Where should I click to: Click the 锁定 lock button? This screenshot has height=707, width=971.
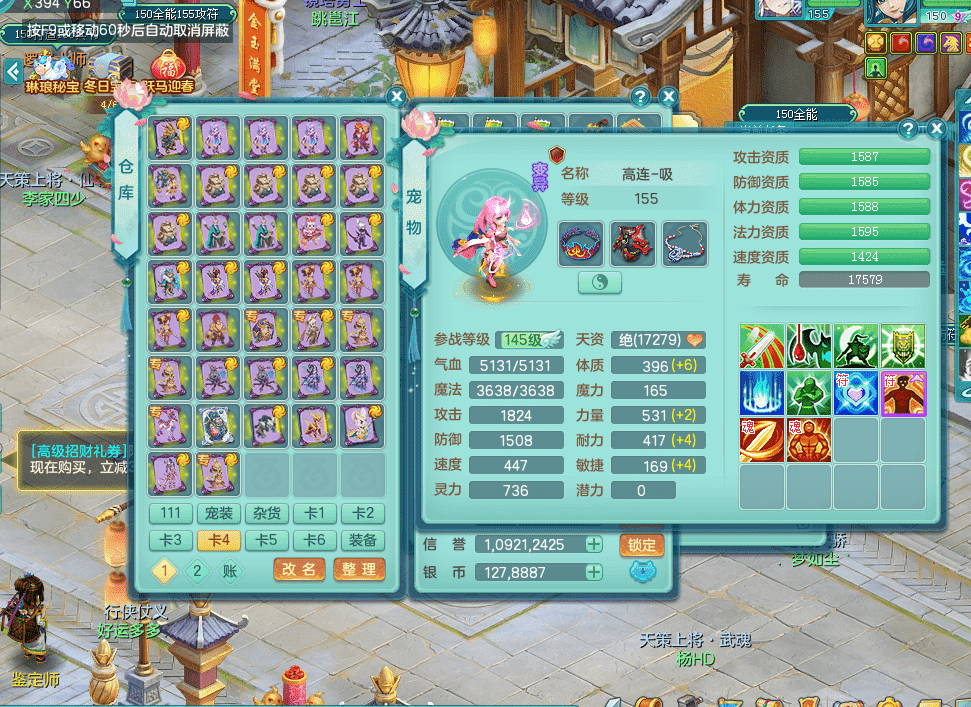[x=642, y=545]
